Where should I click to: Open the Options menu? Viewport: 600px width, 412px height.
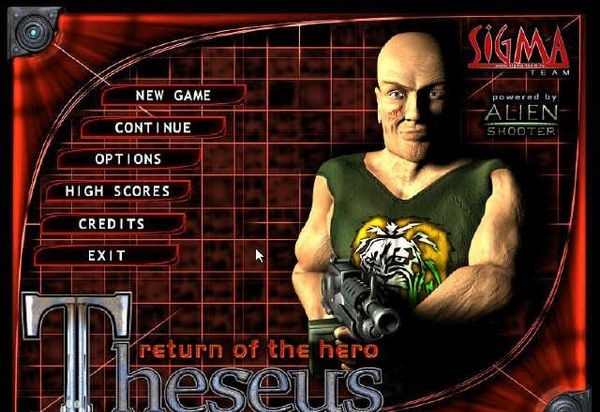tap(128, 159)
